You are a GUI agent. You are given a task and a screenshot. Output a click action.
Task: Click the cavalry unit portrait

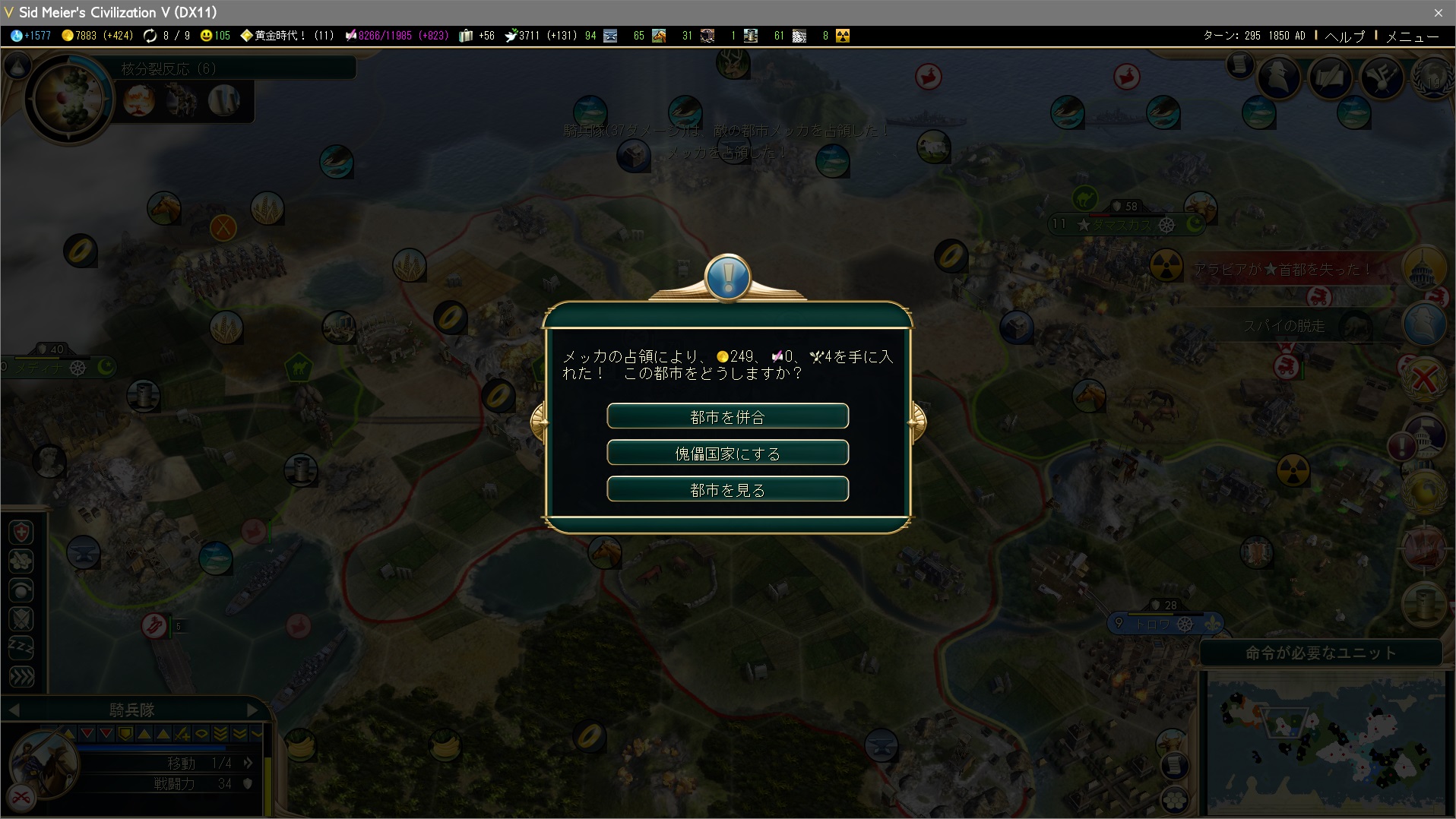point(44,763)
